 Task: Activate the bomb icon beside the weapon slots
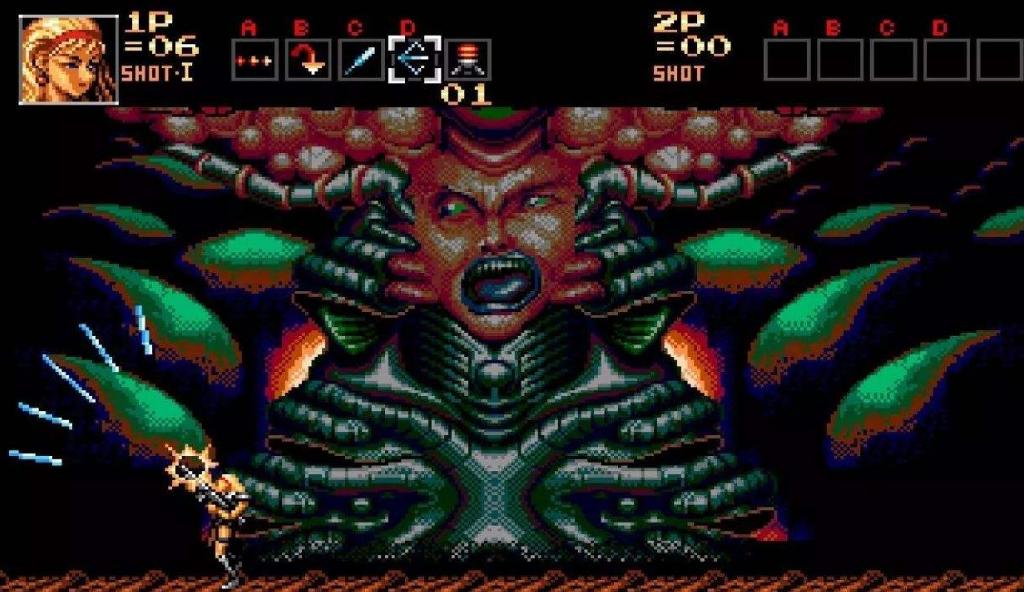click(x=467, y=59)
